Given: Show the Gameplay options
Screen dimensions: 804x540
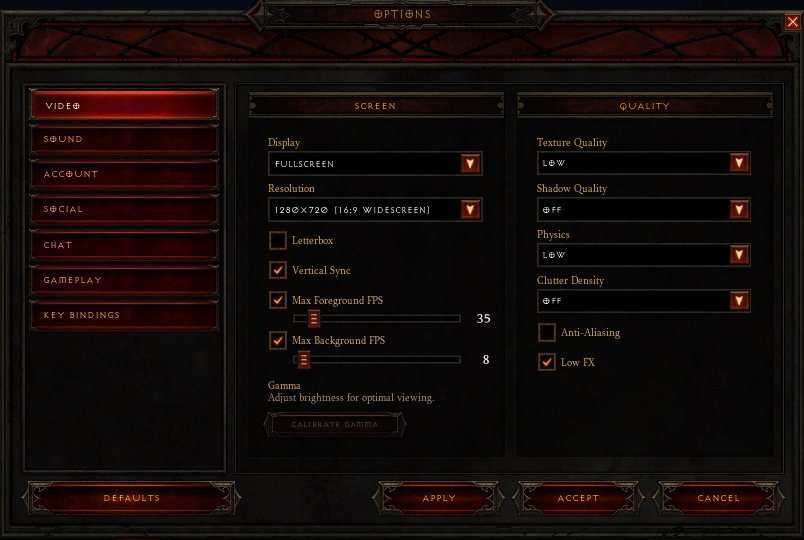Looking at the screenshot, I should 123,280.
